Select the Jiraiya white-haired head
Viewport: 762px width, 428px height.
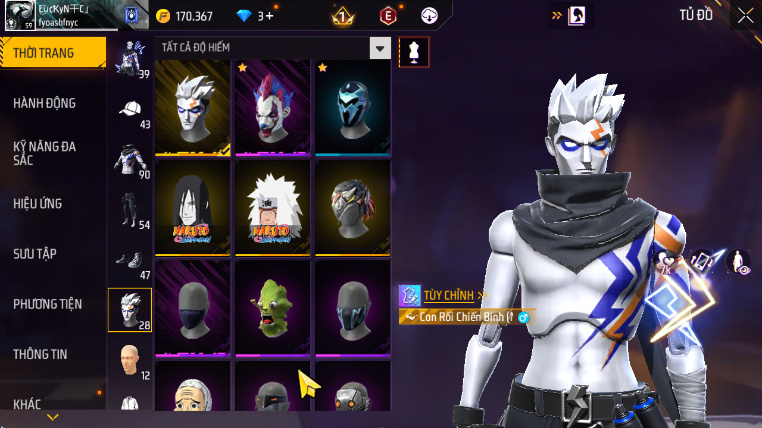coord(273,207)
